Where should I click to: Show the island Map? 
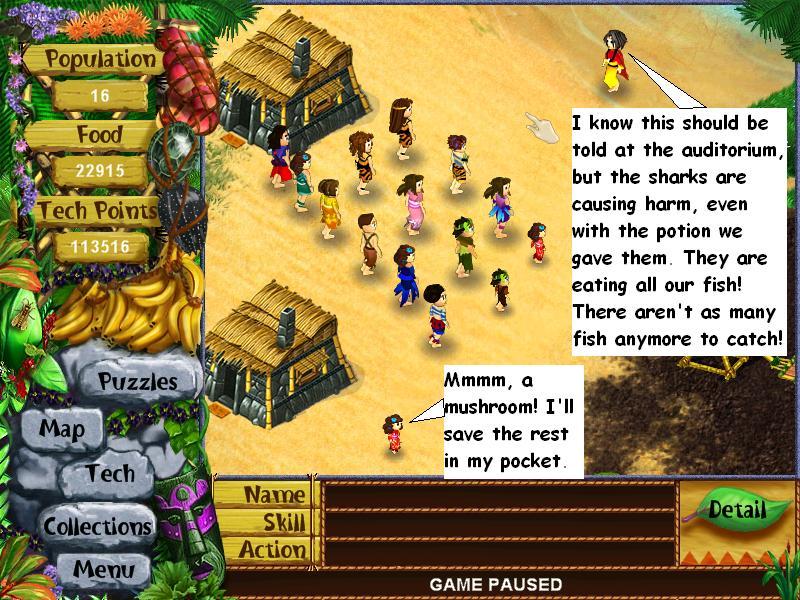[62, 429]
